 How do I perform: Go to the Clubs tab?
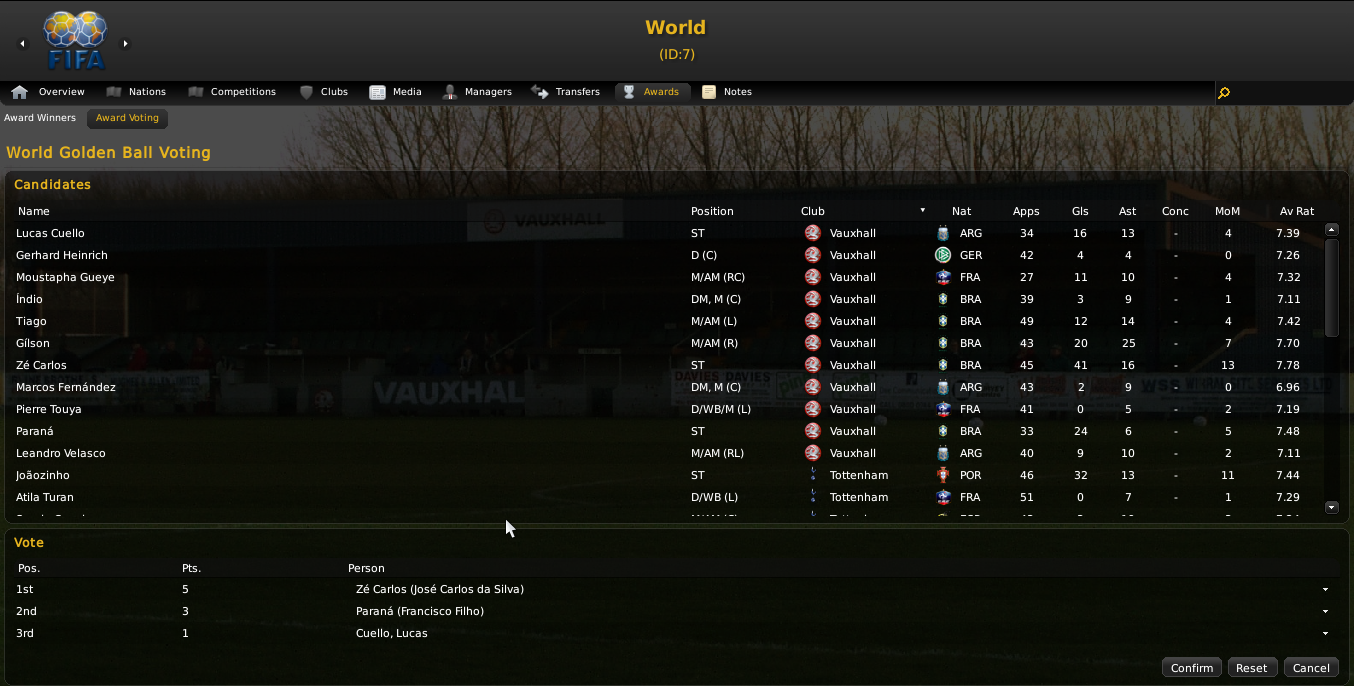click(x=324, y=92)
